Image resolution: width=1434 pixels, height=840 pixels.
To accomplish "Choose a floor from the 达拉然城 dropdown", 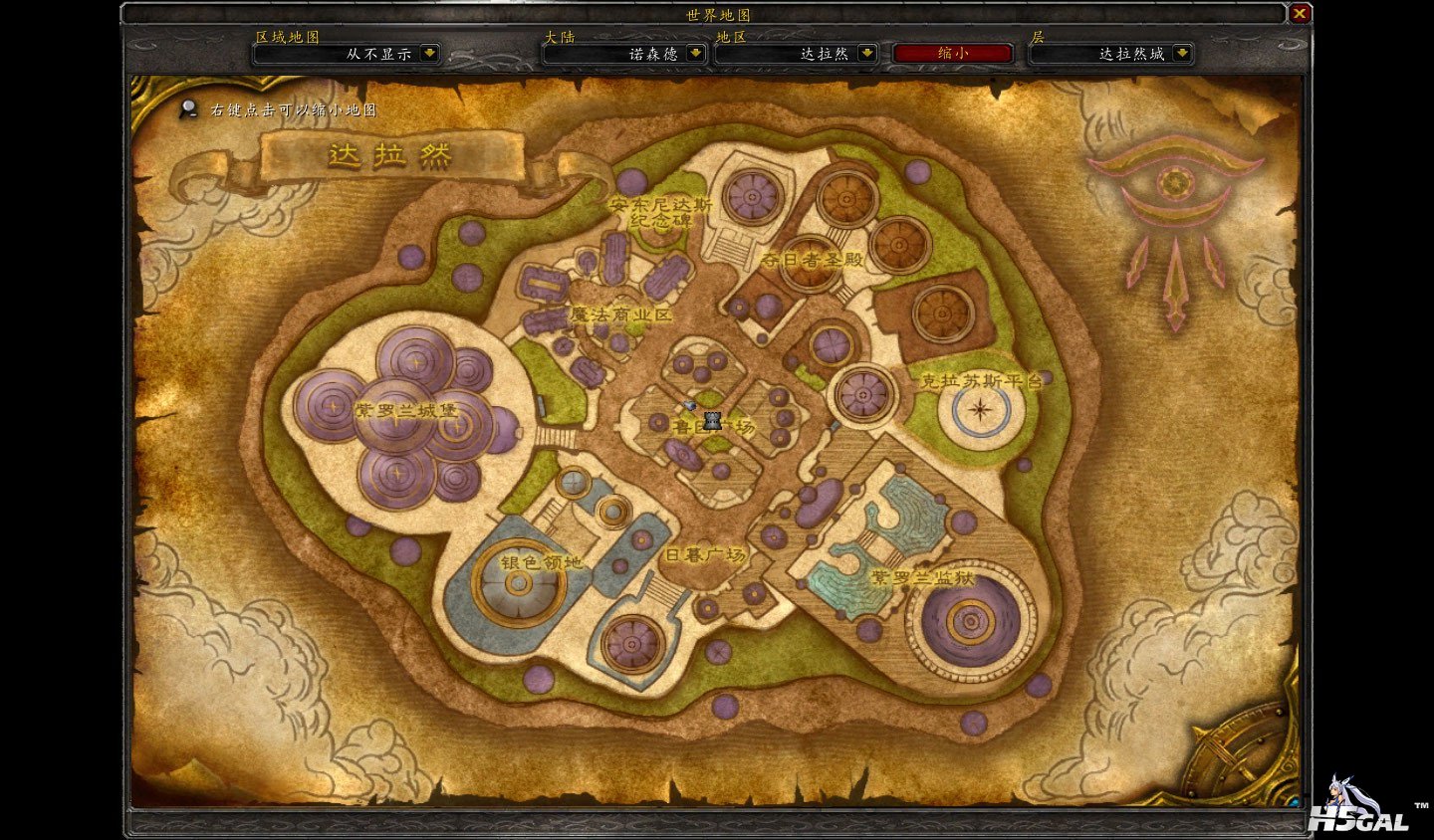I will tap(1182, 54).
